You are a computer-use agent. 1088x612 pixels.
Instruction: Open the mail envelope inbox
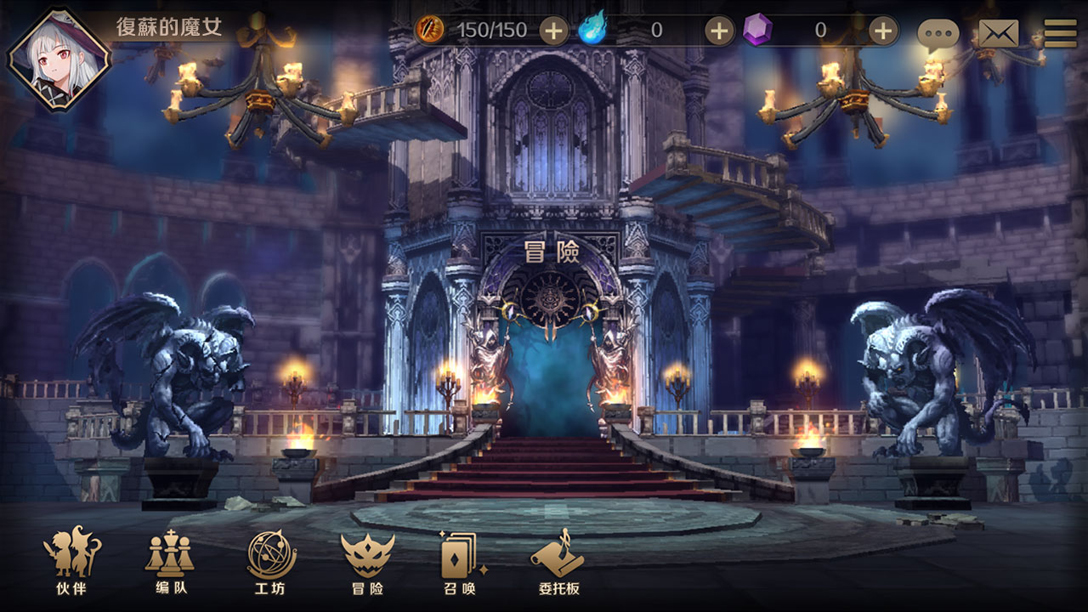(x=997, y=34)
